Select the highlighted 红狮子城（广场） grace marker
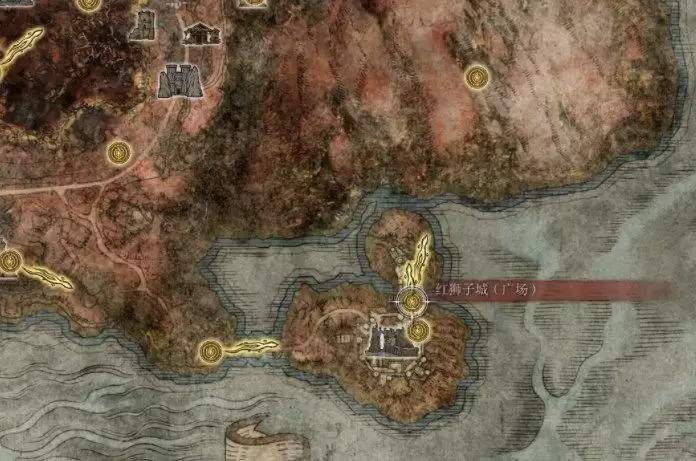Image resolution: width=696 pixels, height=461 pixels. click(411, 299)
